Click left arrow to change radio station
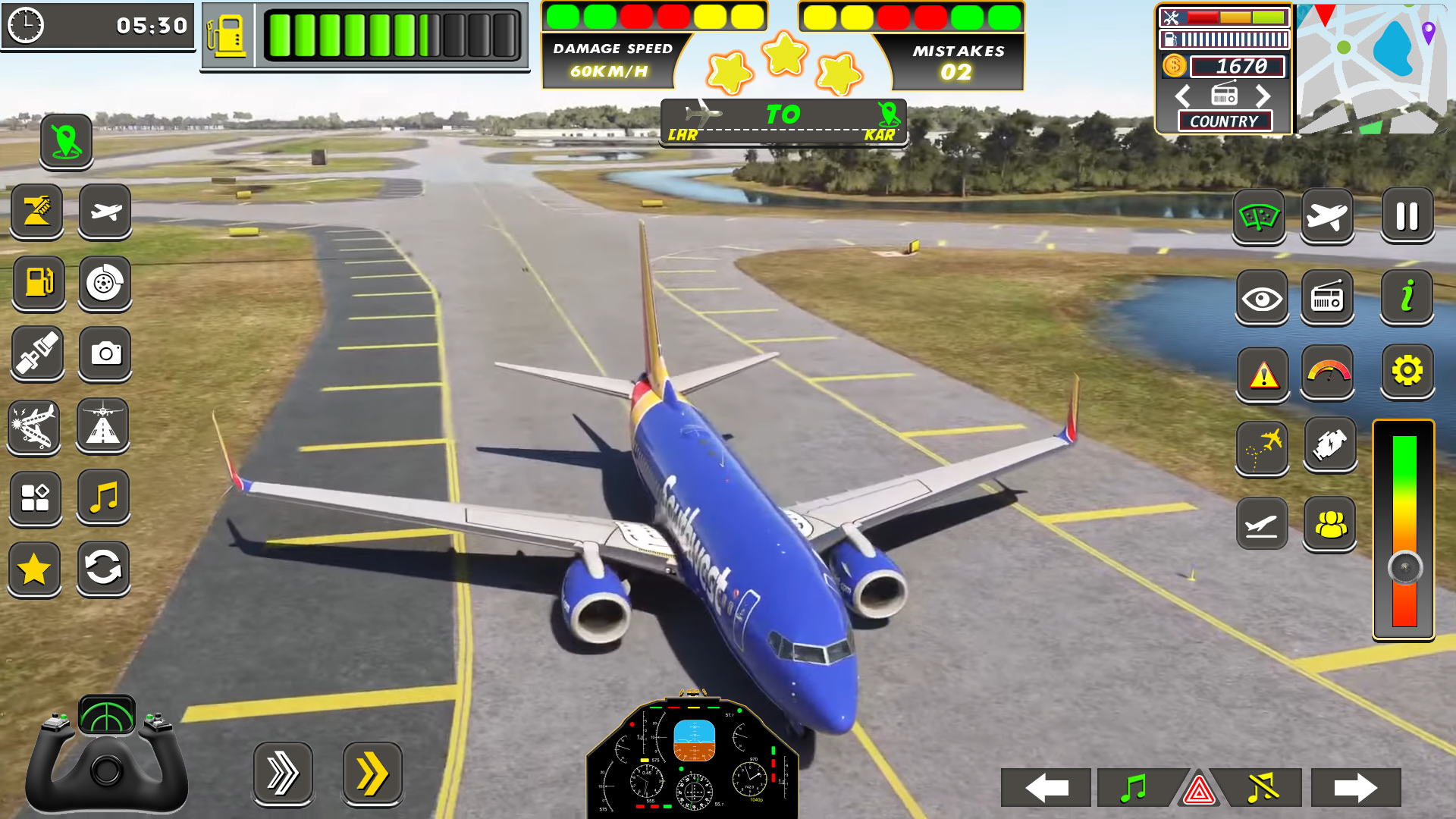The width and height of the screenshot is (1456, 819). 1181,96
